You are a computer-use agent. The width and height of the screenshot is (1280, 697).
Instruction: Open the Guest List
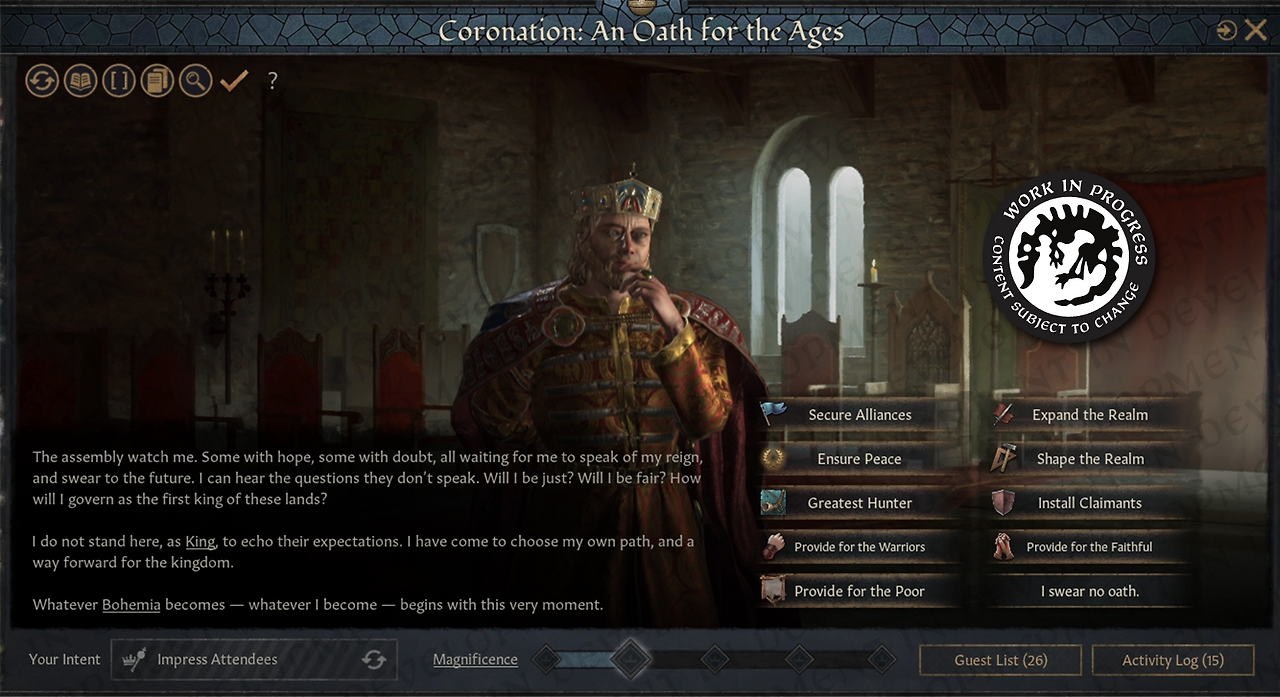pyautogui.click(x=1000, y=660)
